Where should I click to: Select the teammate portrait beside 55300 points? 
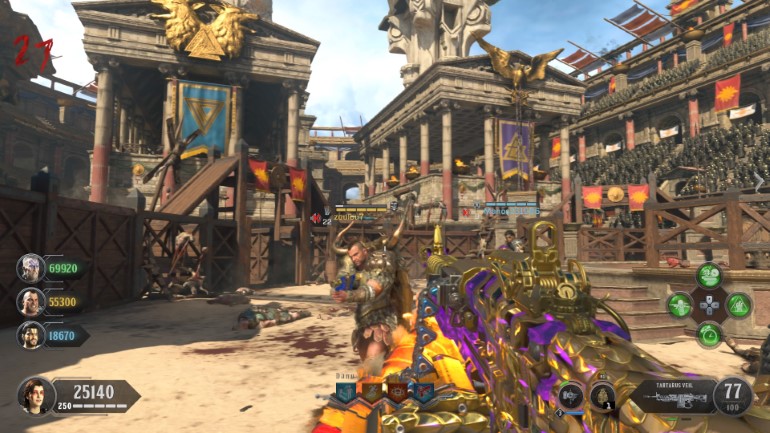30,301
